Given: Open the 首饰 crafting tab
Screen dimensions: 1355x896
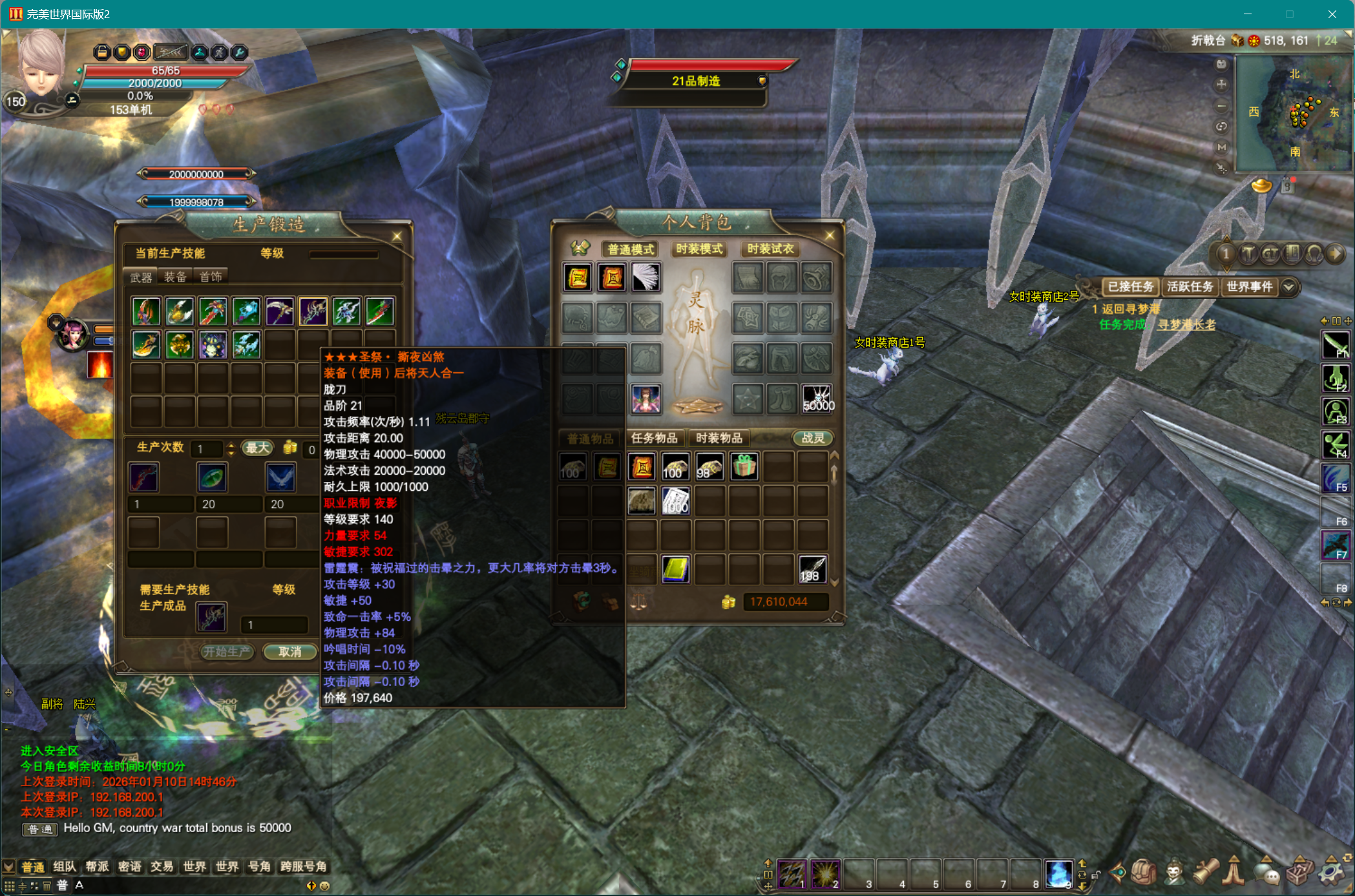Looking at the screenshot, I should [211, 277].
